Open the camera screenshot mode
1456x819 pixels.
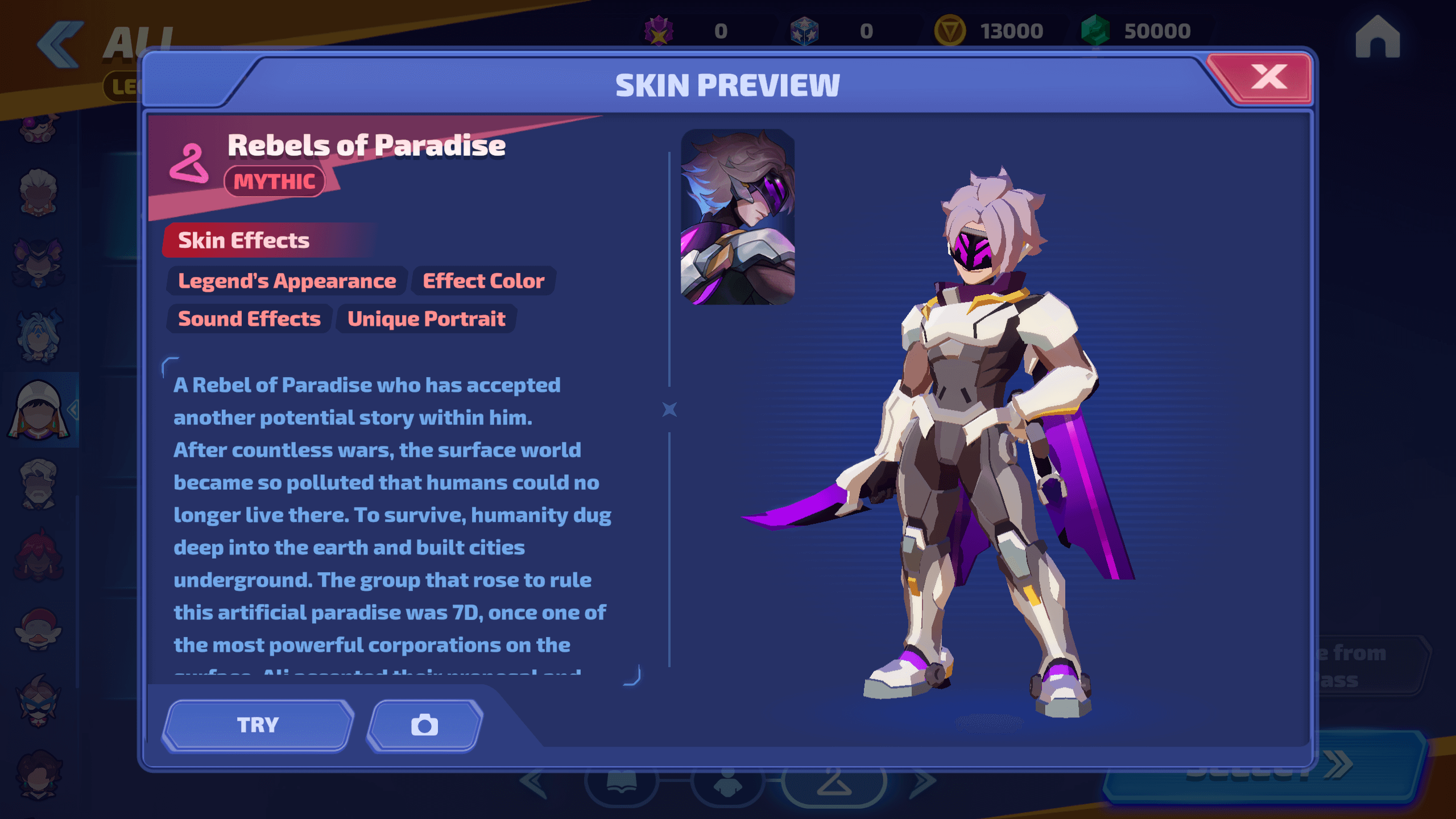tap(425, 725)
